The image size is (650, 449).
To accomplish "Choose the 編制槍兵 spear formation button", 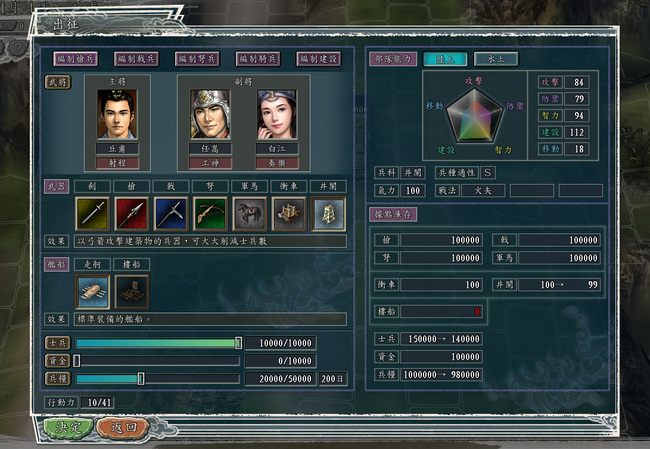I will tap(77, 59).
